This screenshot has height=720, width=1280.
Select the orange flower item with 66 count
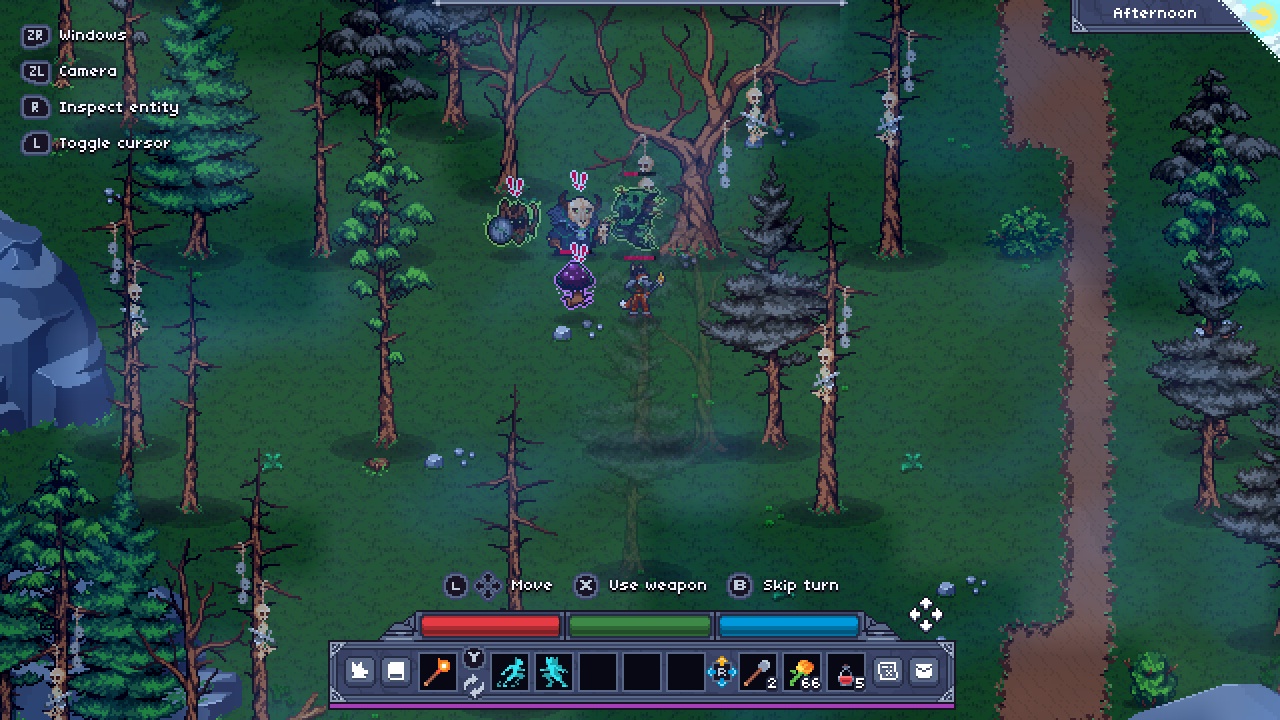(x=800, y=671)
